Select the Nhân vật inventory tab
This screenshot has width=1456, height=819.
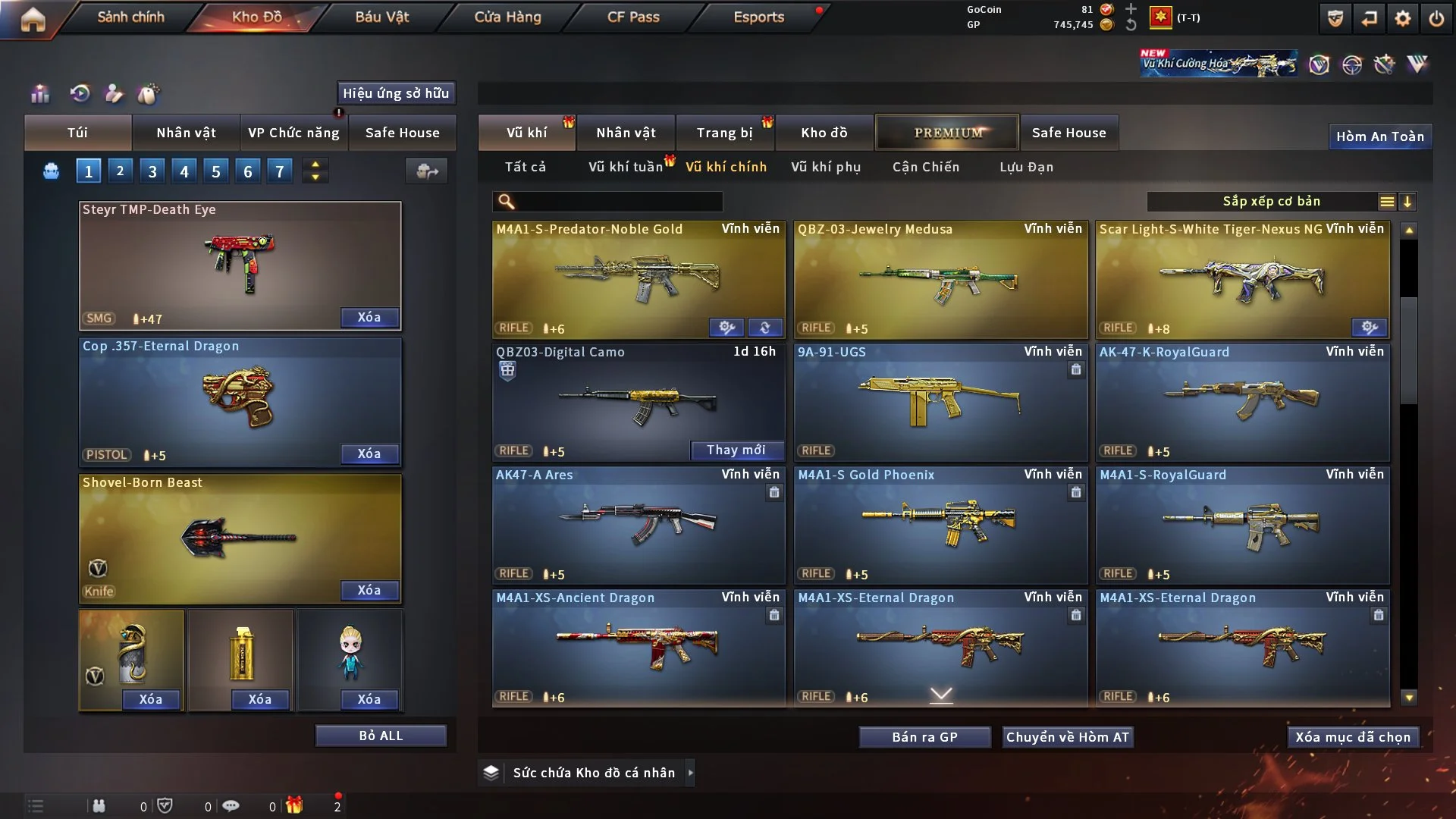pyautogui.click(x=626, y=133)
